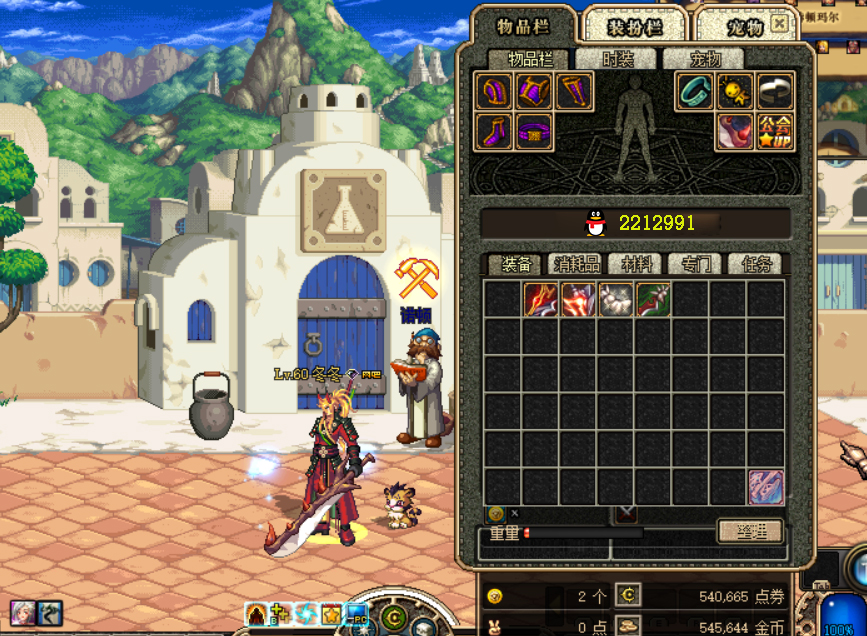Select the white bead bracelet inventory item
This screenshot has width=867, height=636.
[x=615, y=299]
